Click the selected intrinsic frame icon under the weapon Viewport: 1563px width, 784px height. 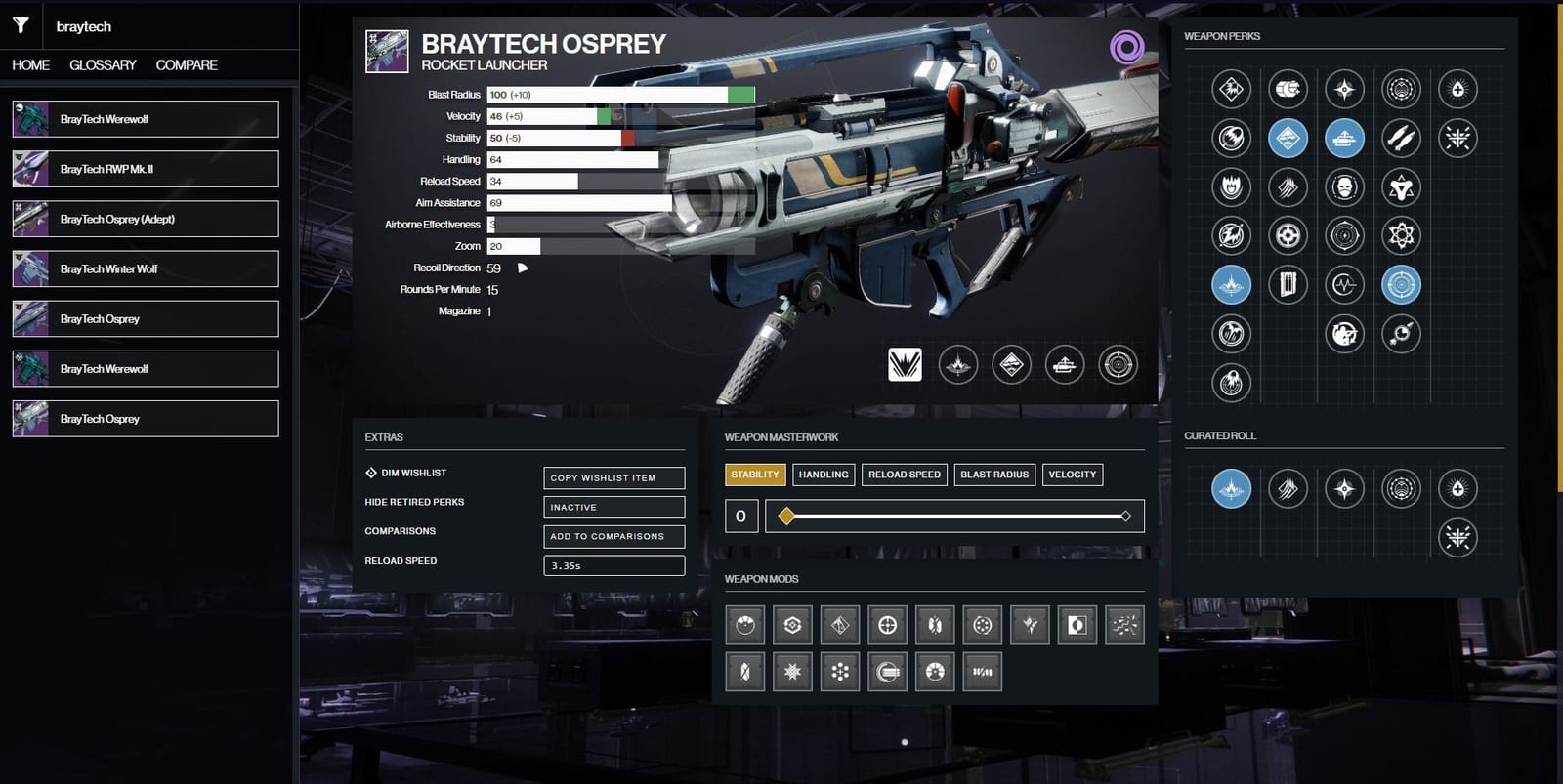click(904, 365)
